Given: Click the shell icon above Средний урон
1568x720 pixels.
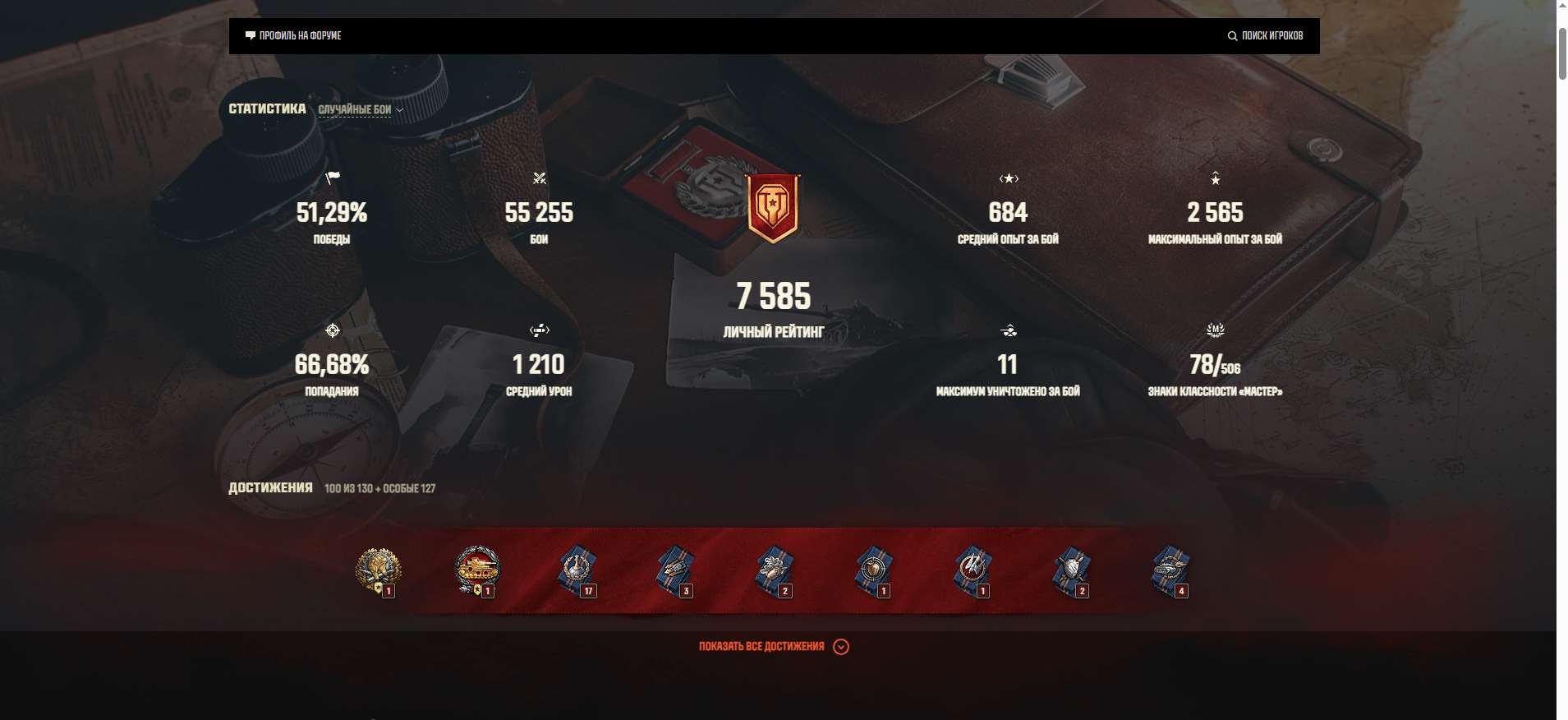Looking at the screenshot, I should (539, 331).
